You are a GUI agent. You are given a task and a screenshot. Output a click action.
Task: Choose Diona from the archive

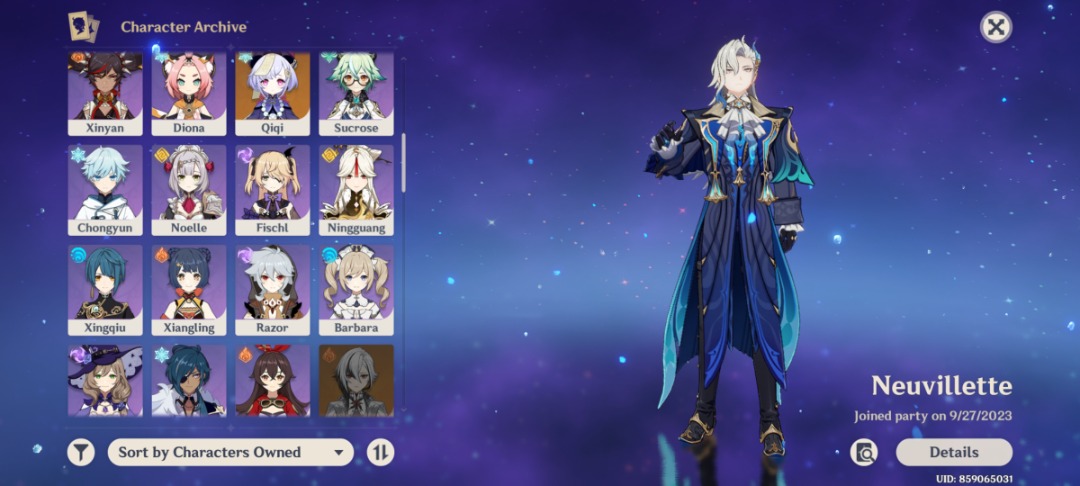click(189, 93)
